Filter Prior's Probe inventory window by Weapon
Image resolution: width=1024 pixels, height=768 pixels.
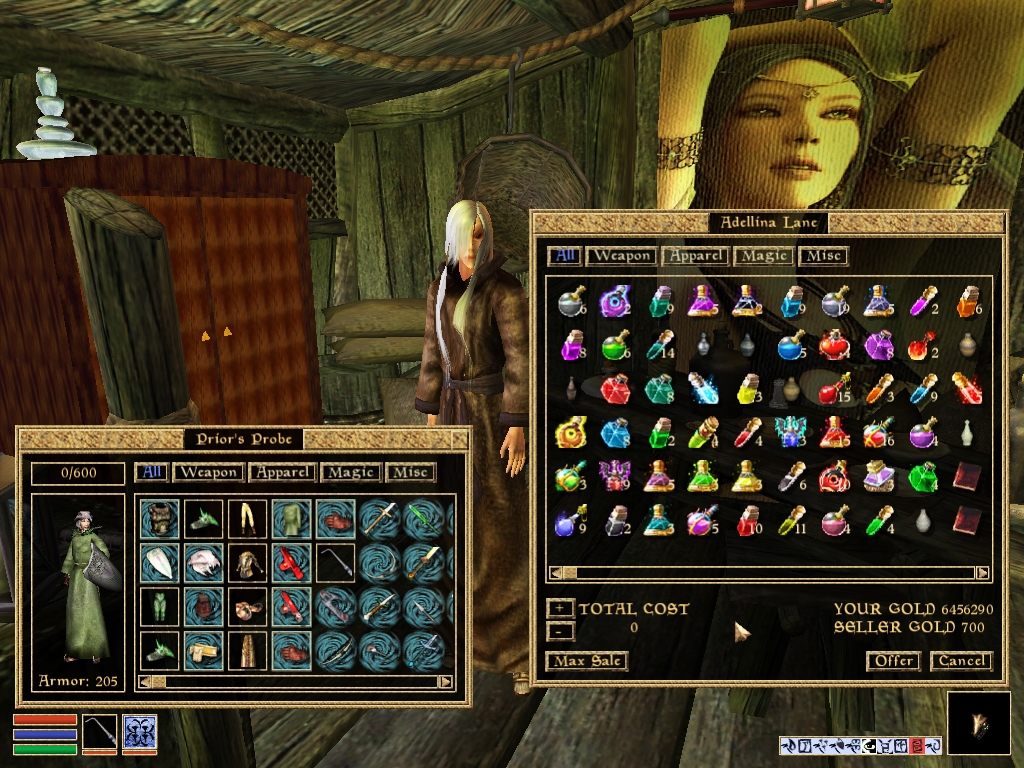(x=209, y=472)
